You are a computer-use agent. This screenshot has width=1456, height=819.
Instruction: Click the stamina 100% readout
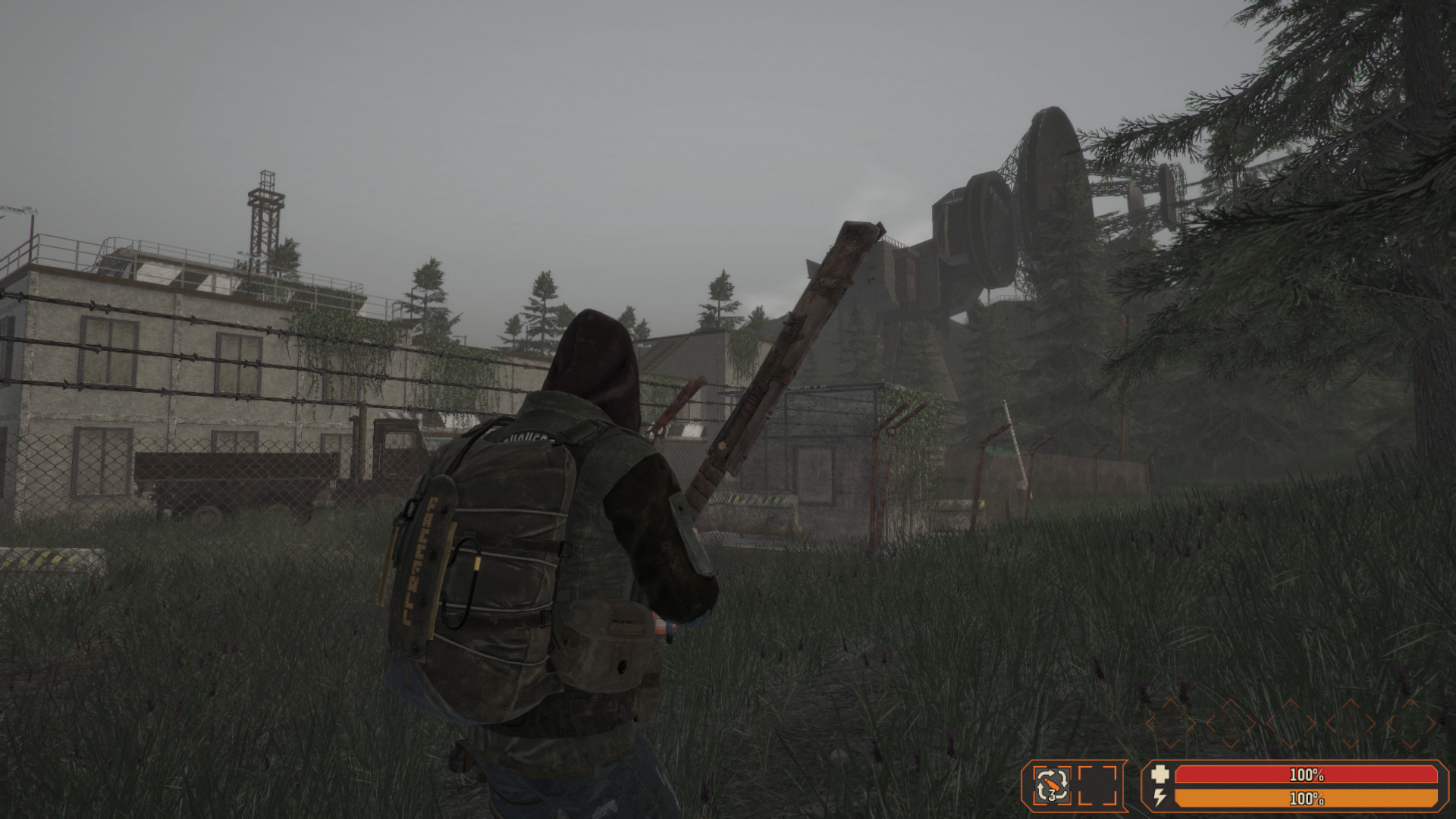click(1307, 798)
